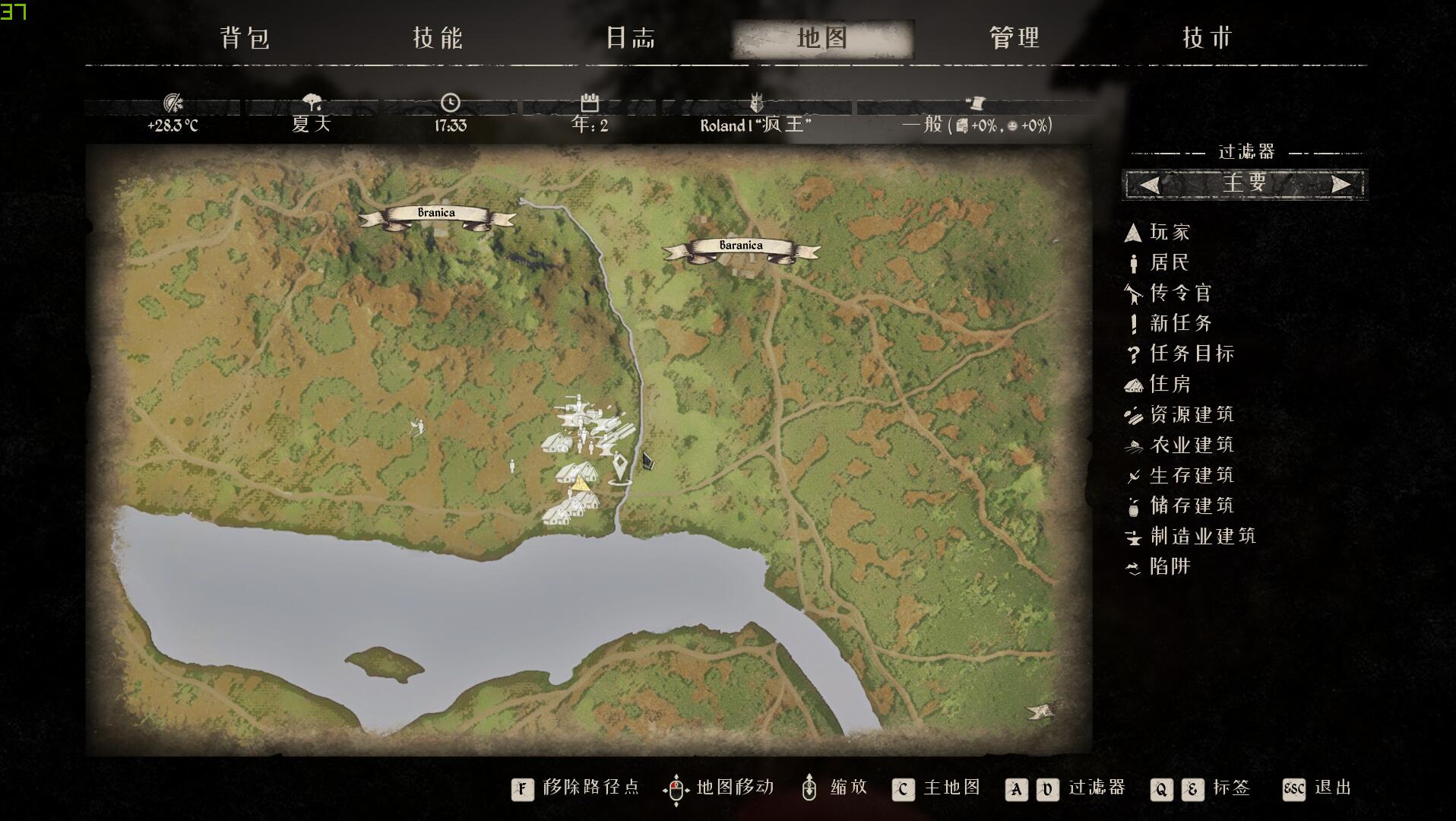Click the Baranica village banner on the map

[741, 246]
